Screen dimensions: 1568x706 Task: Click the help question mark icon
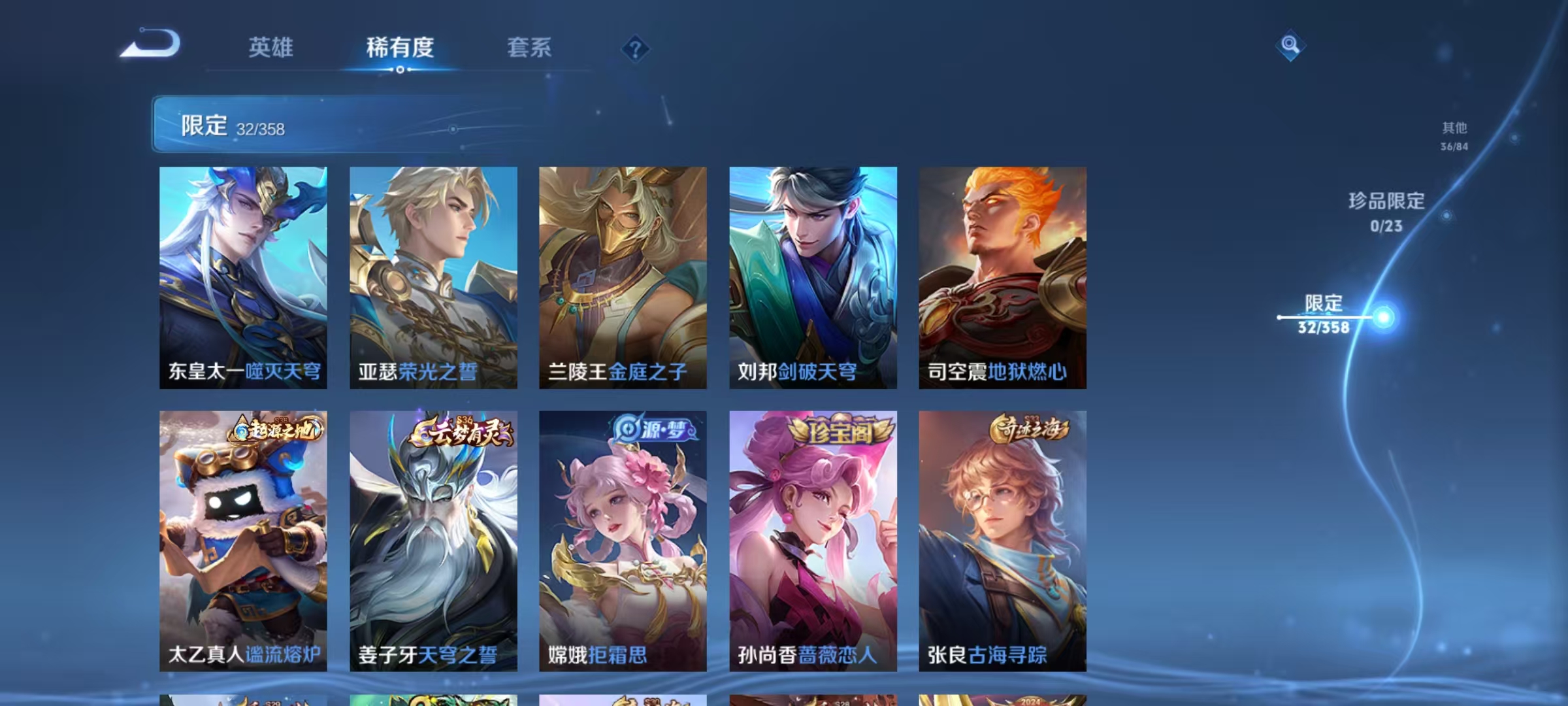636,48
